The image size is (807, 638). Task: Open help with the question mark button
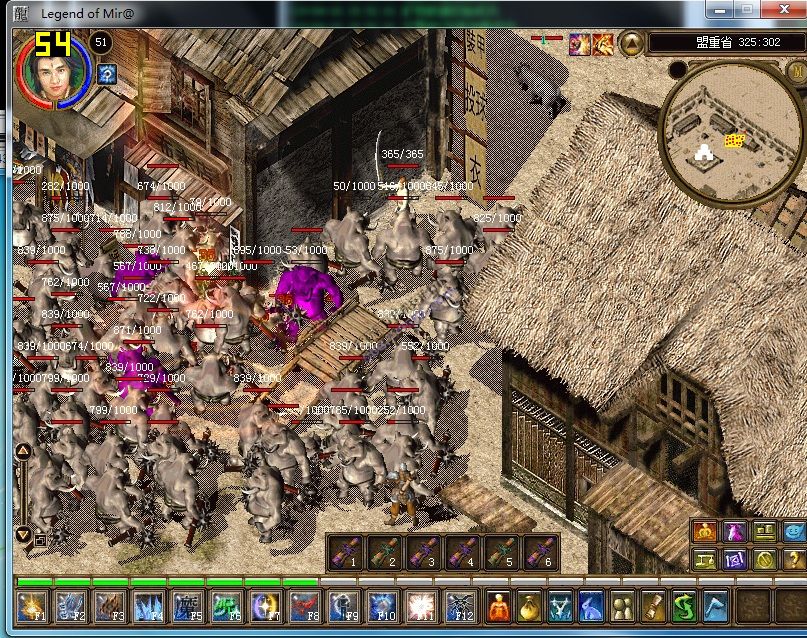(795, 560)
